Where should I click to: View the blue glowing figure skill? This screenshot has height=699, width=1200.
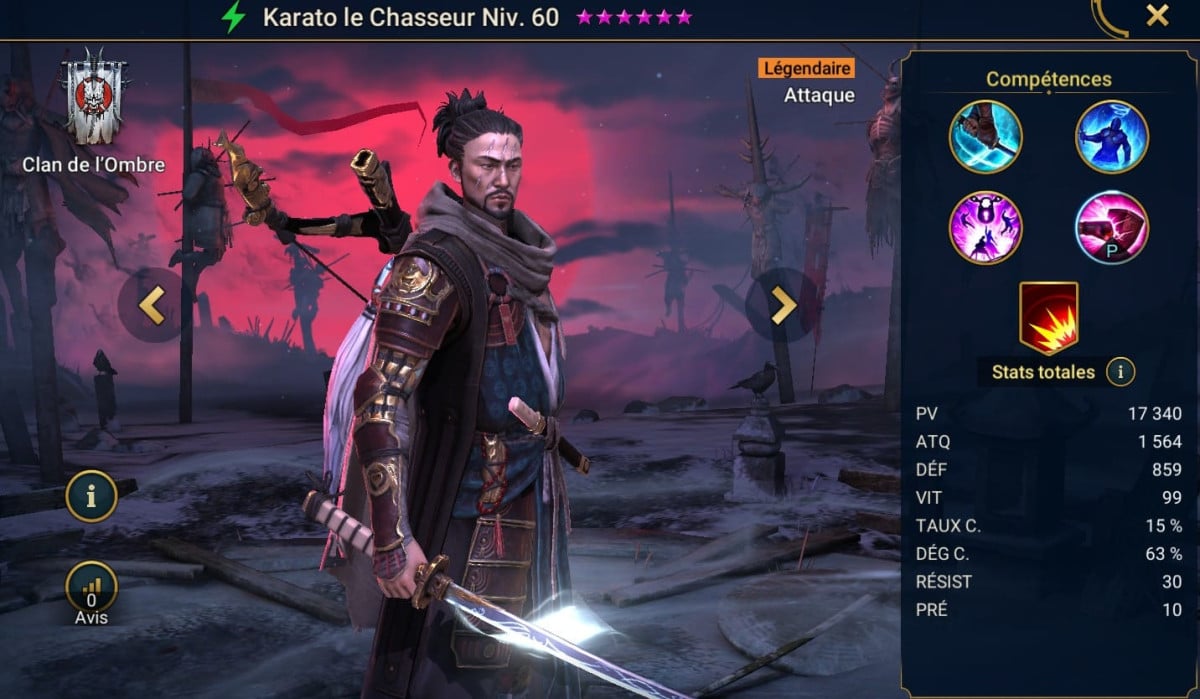click(1112, 137)
